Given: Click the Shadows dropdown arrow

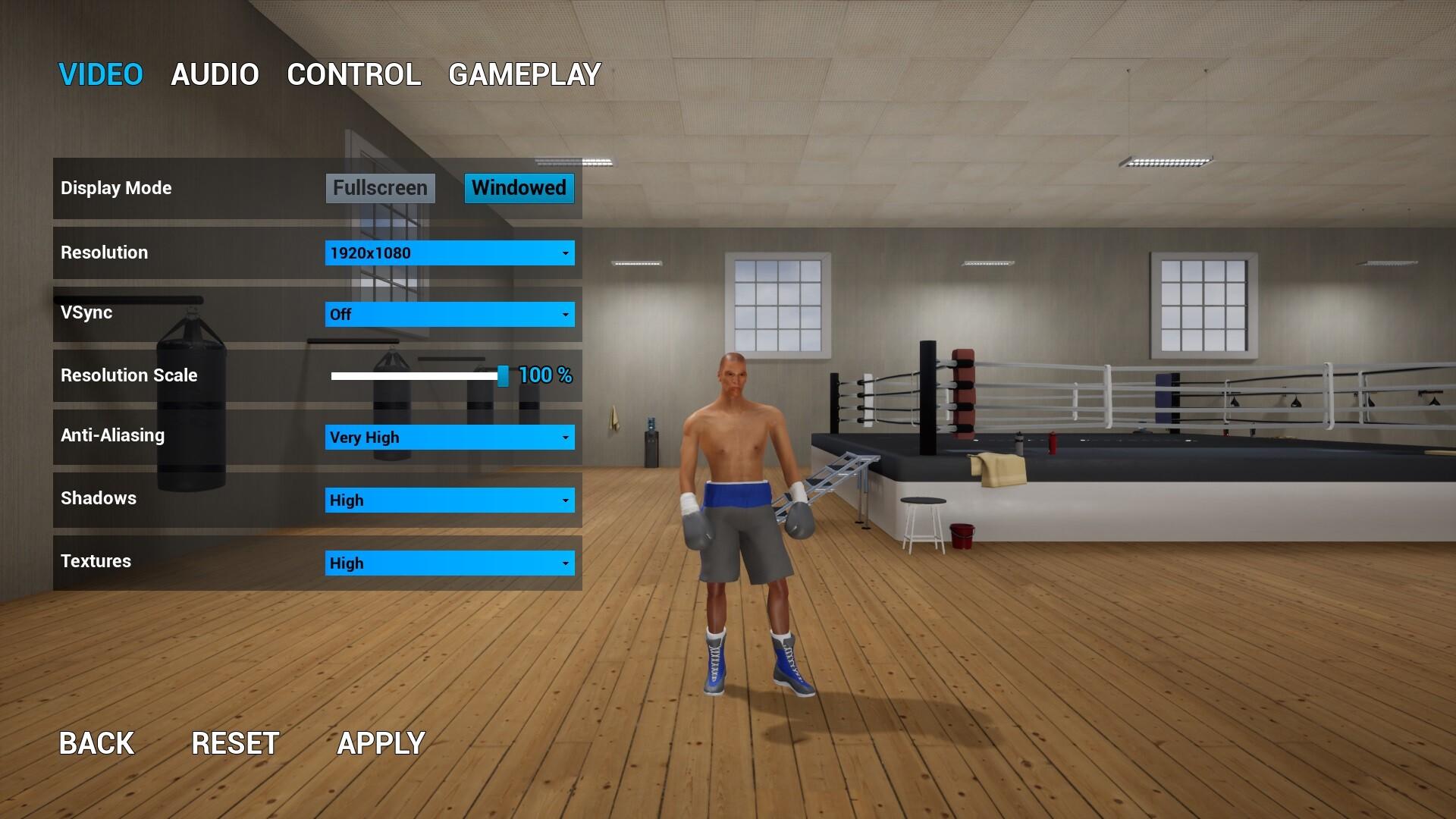Looking at the screenshot, I should [x=564, y=500].
